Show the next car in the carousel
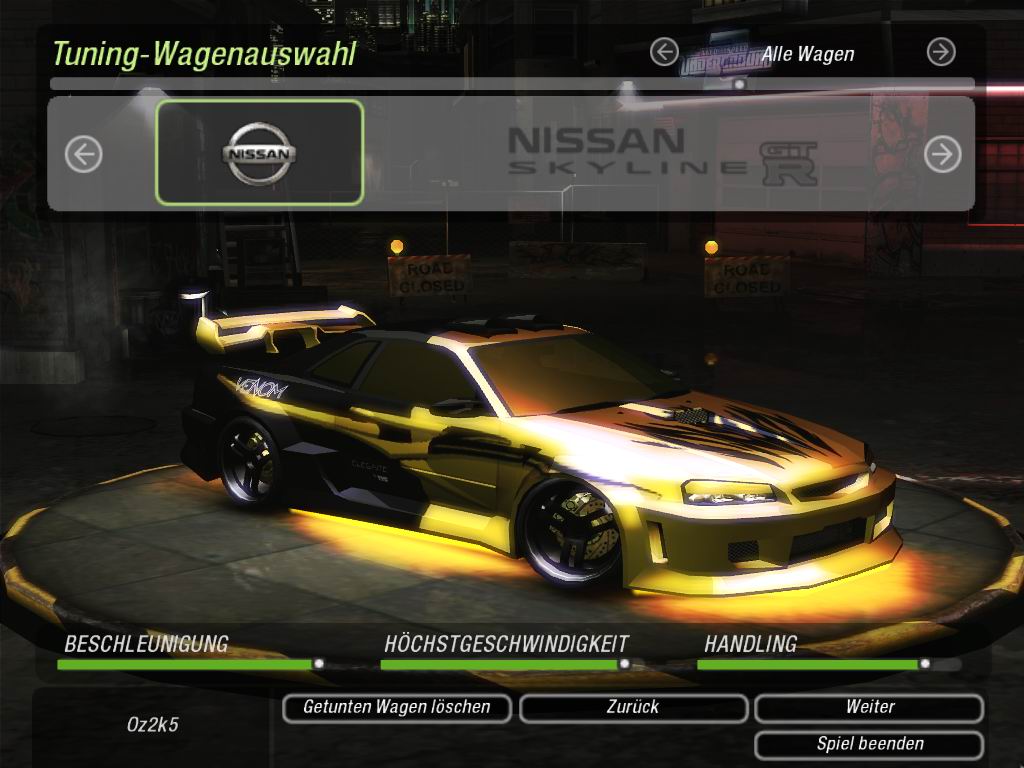The image size is (1024, 768). click(942, 154)
